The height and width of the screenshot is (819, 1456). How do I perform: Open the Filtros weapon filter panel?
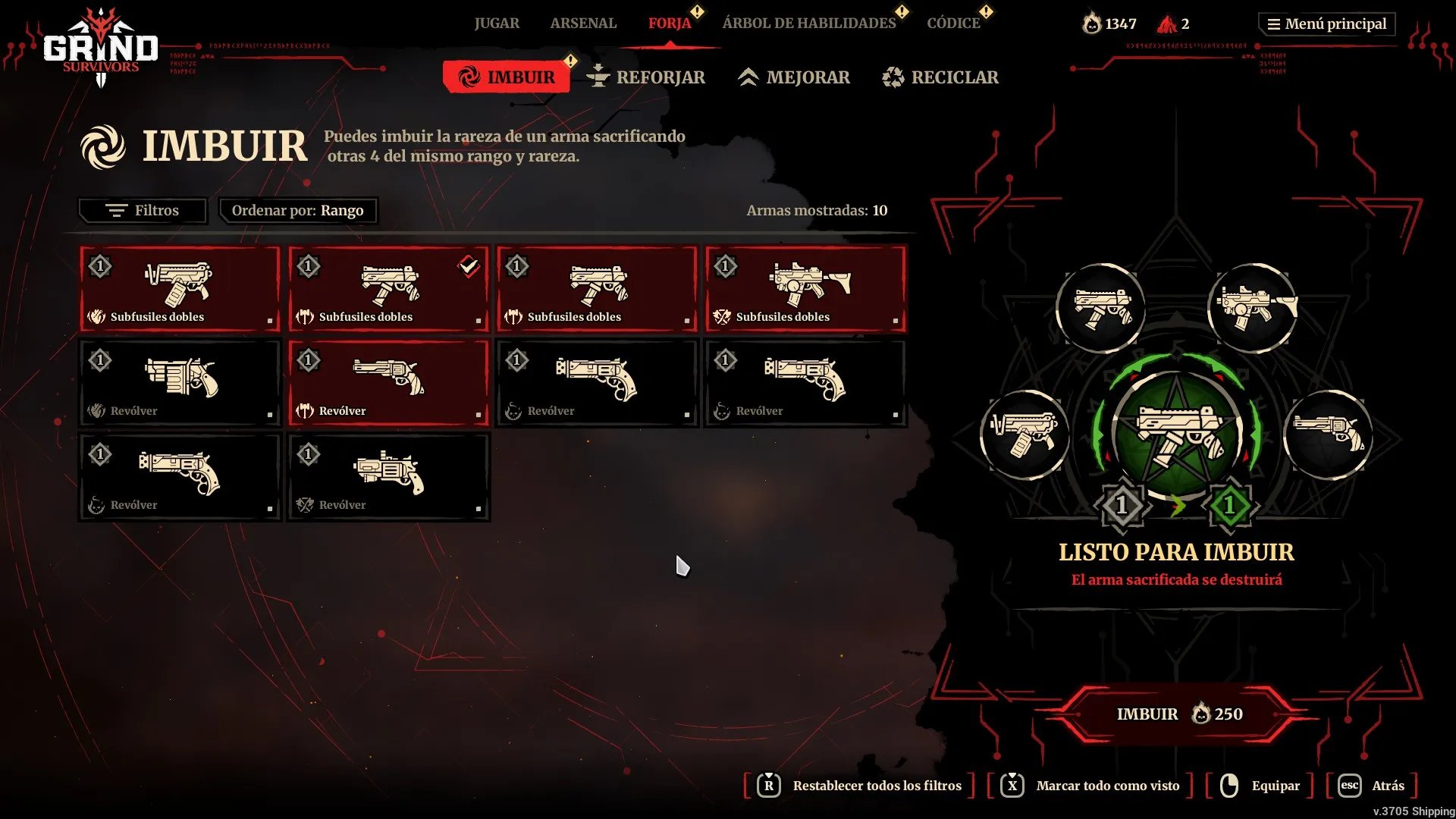coord(143,211)
